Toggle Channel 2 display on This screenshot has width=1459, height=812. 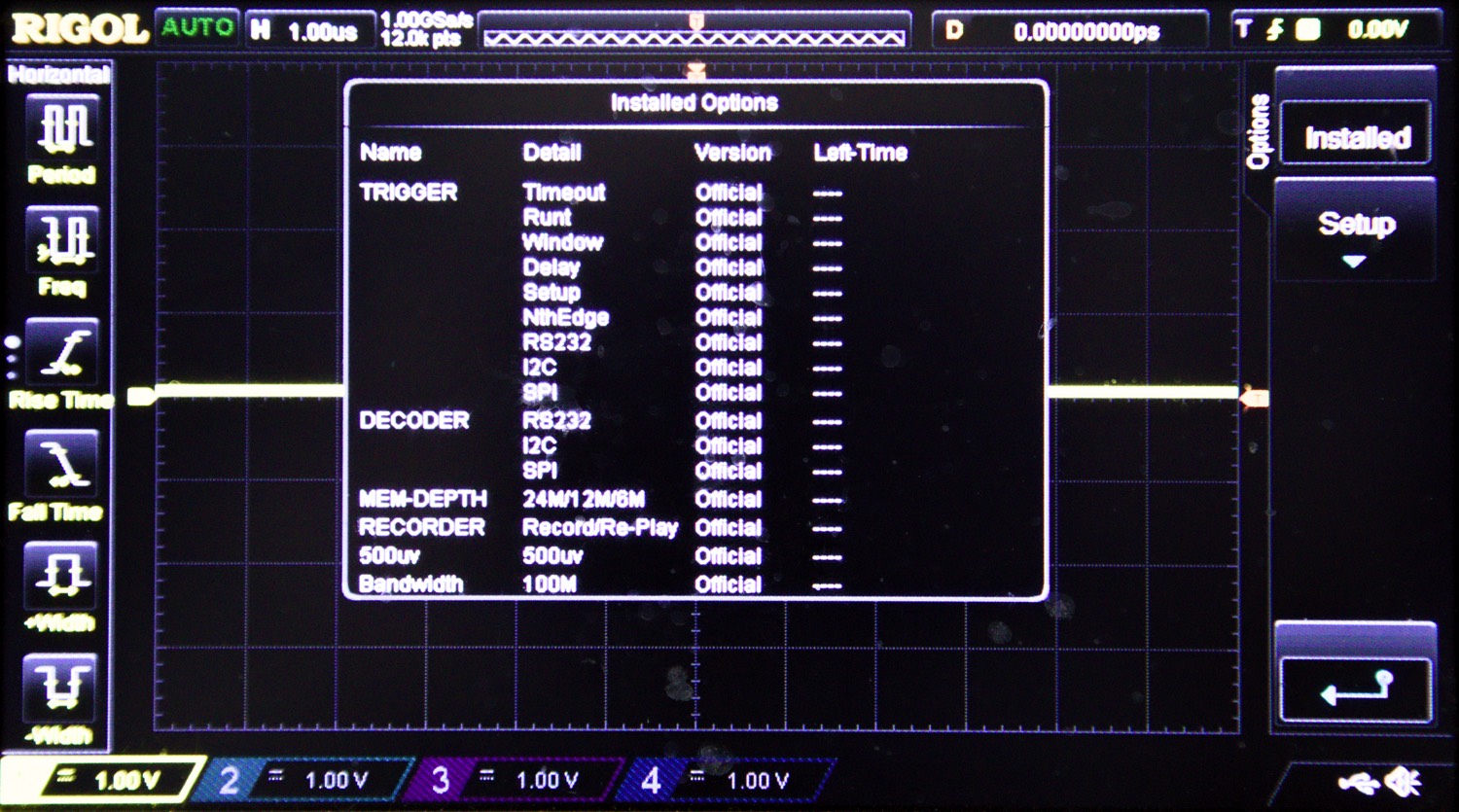230,778
